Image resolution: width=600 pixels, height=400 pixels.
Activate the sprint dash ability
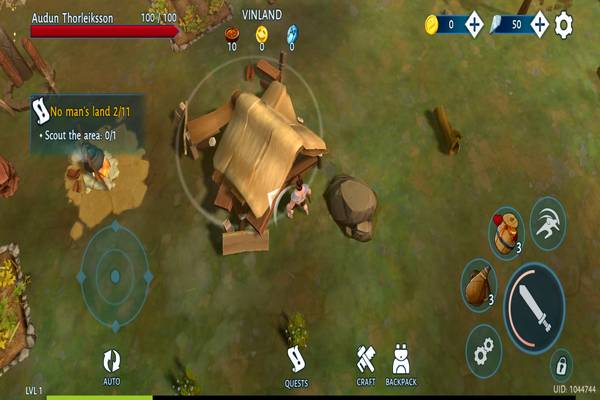(x=547, y=221)
